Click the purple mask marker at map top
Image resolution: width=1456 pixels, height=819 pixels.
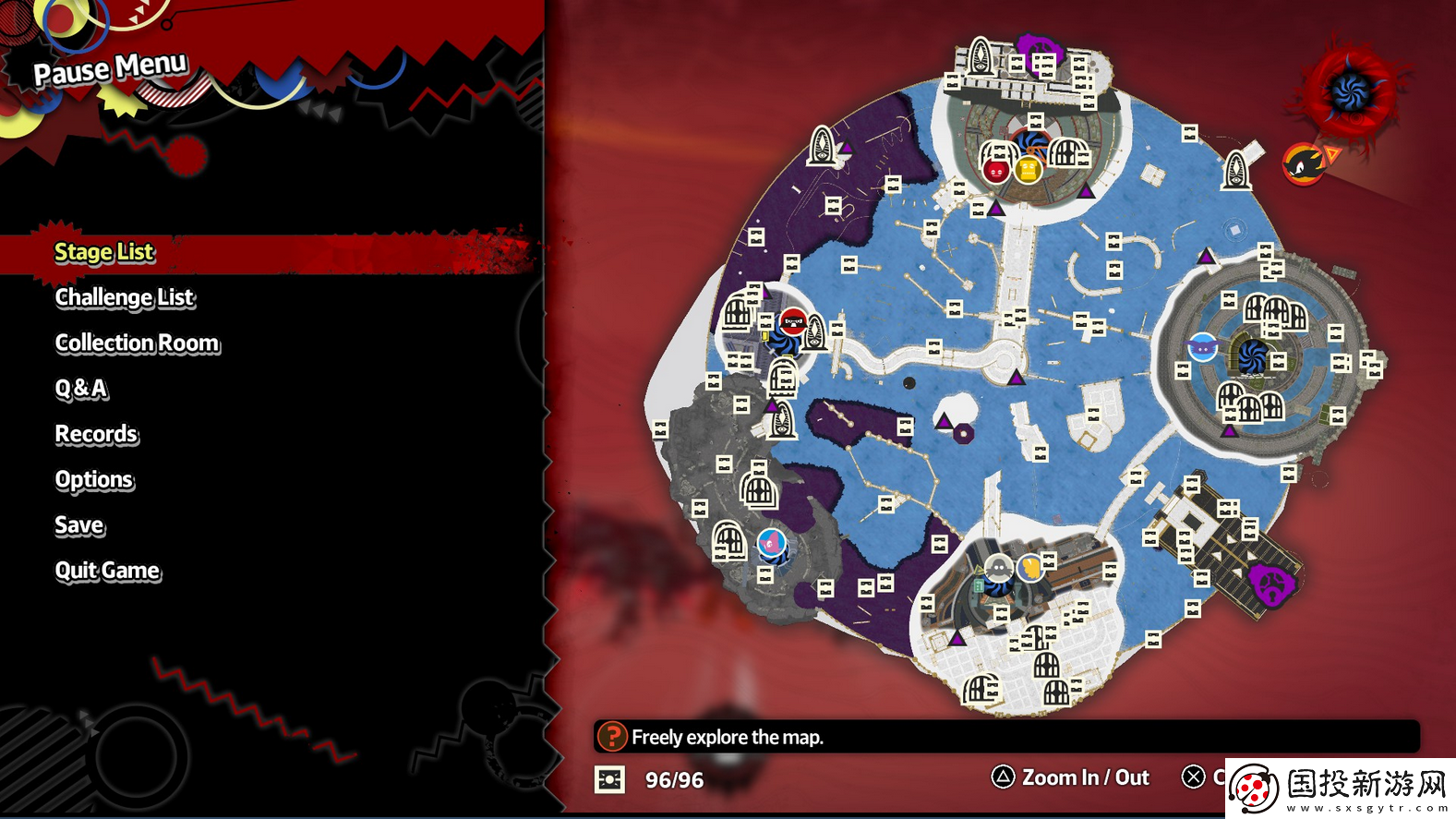pyautogui.click(x=1039, y=47)
